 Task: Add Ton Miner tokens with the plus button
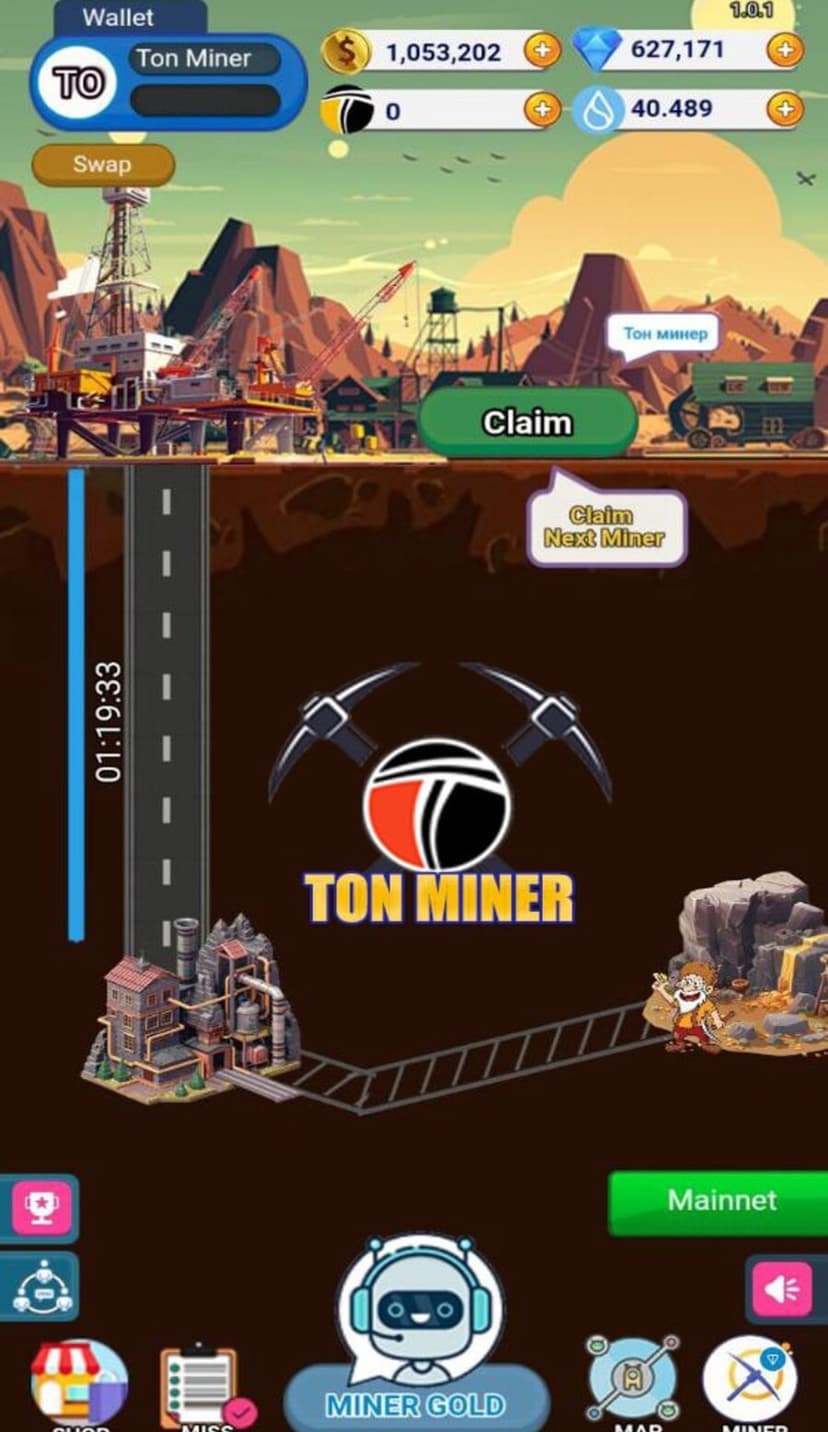[542, 109]
